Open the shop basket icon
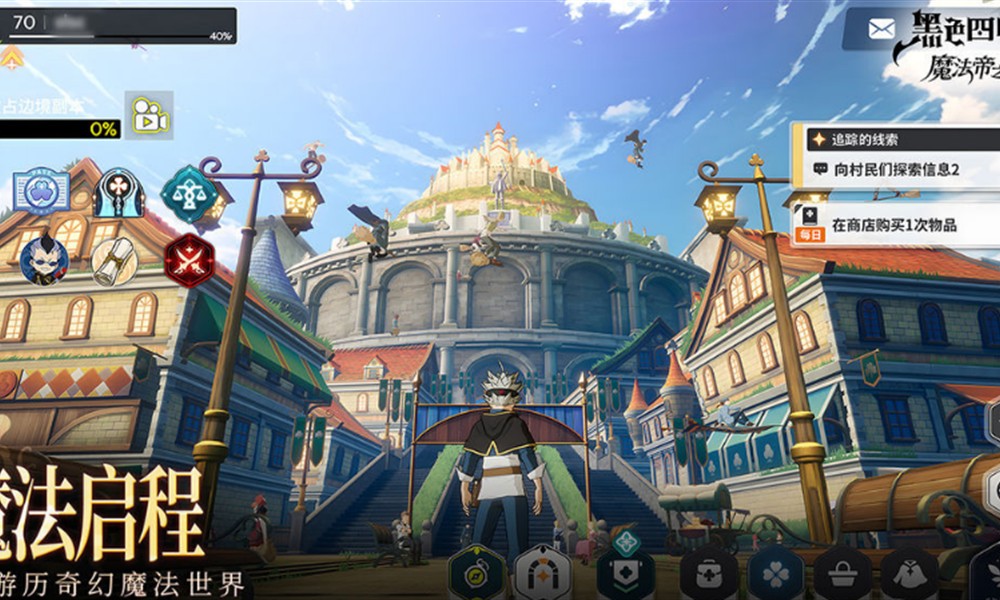The image size is (1000, 600). coord(841,575)
